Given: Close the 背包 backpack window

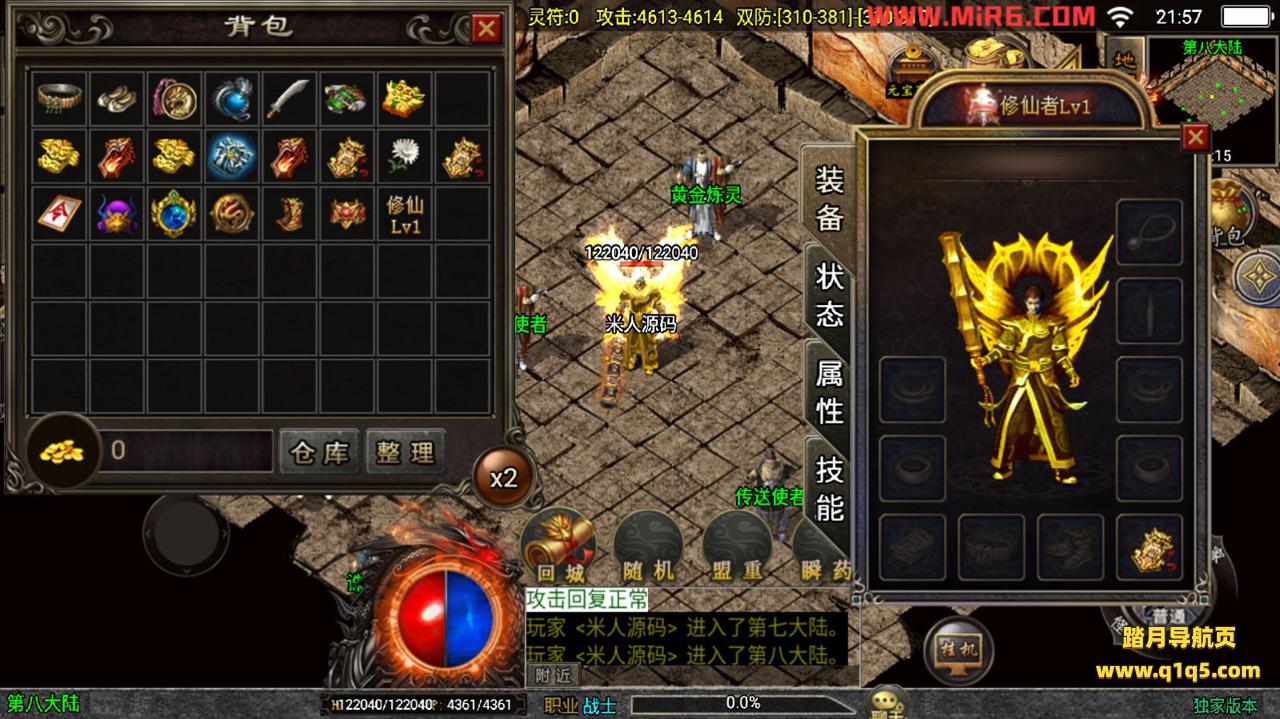Looking at the screenshot, I should pos(487,28).
